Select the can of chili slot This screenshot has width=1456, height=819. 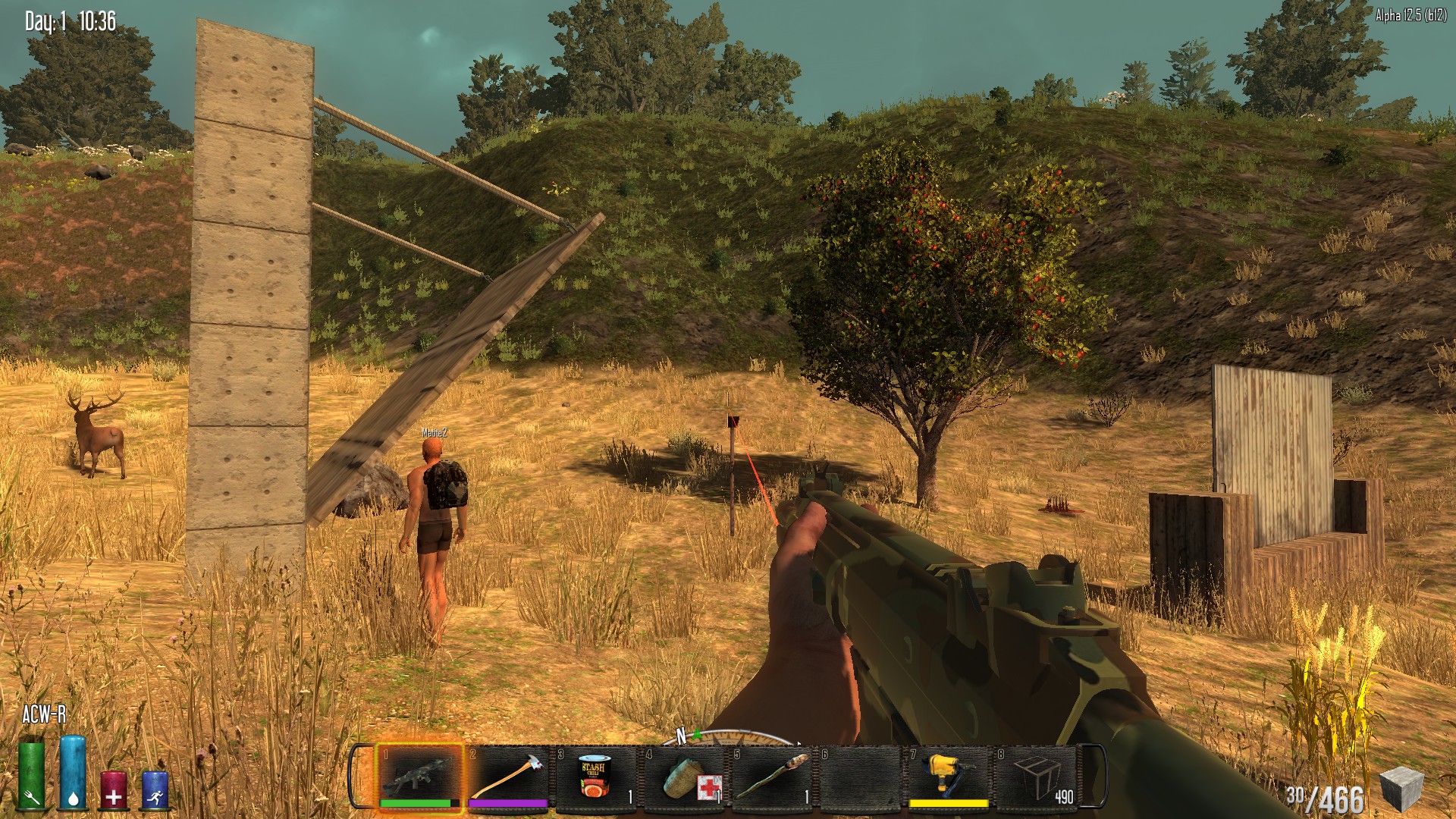595,777
